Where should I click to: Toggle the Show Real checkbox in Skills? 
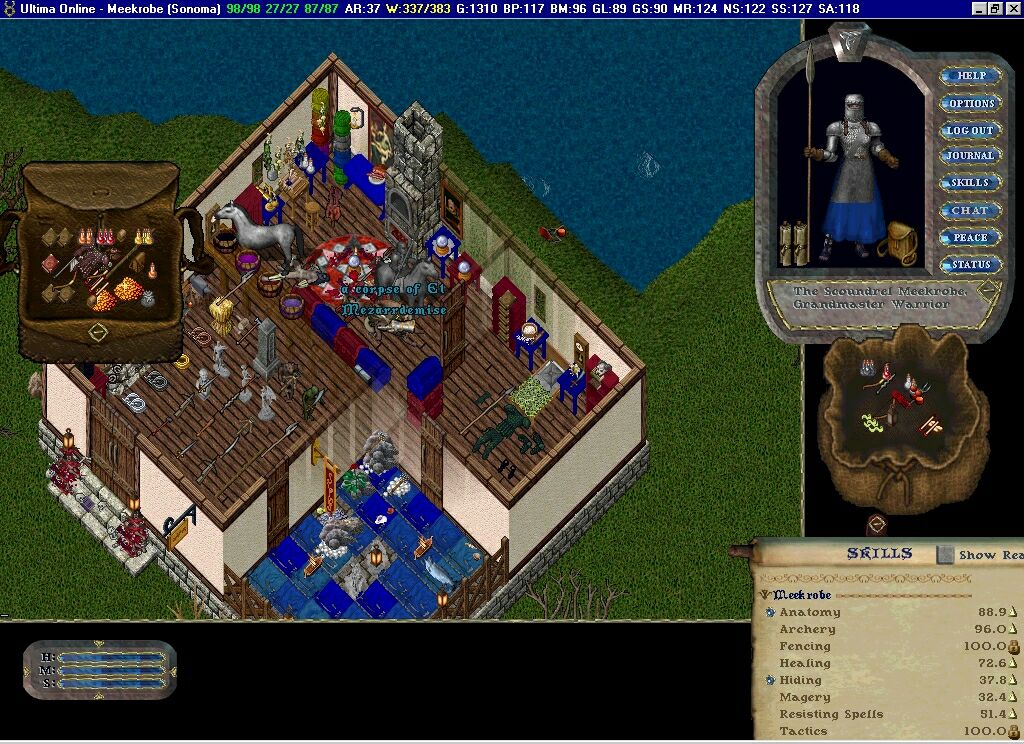pos(945,554)
